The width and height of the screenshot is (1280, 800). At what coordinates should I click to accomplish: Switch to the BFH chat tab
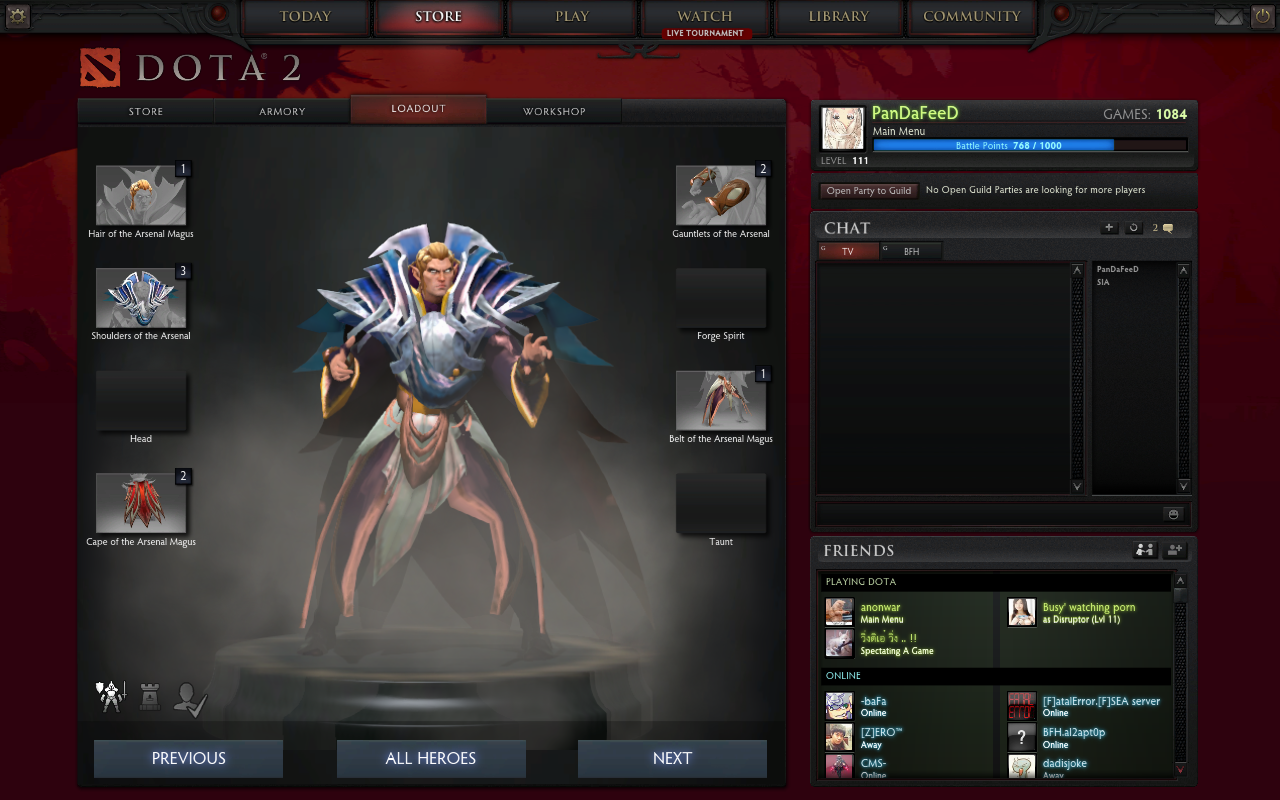coord(911,252)
